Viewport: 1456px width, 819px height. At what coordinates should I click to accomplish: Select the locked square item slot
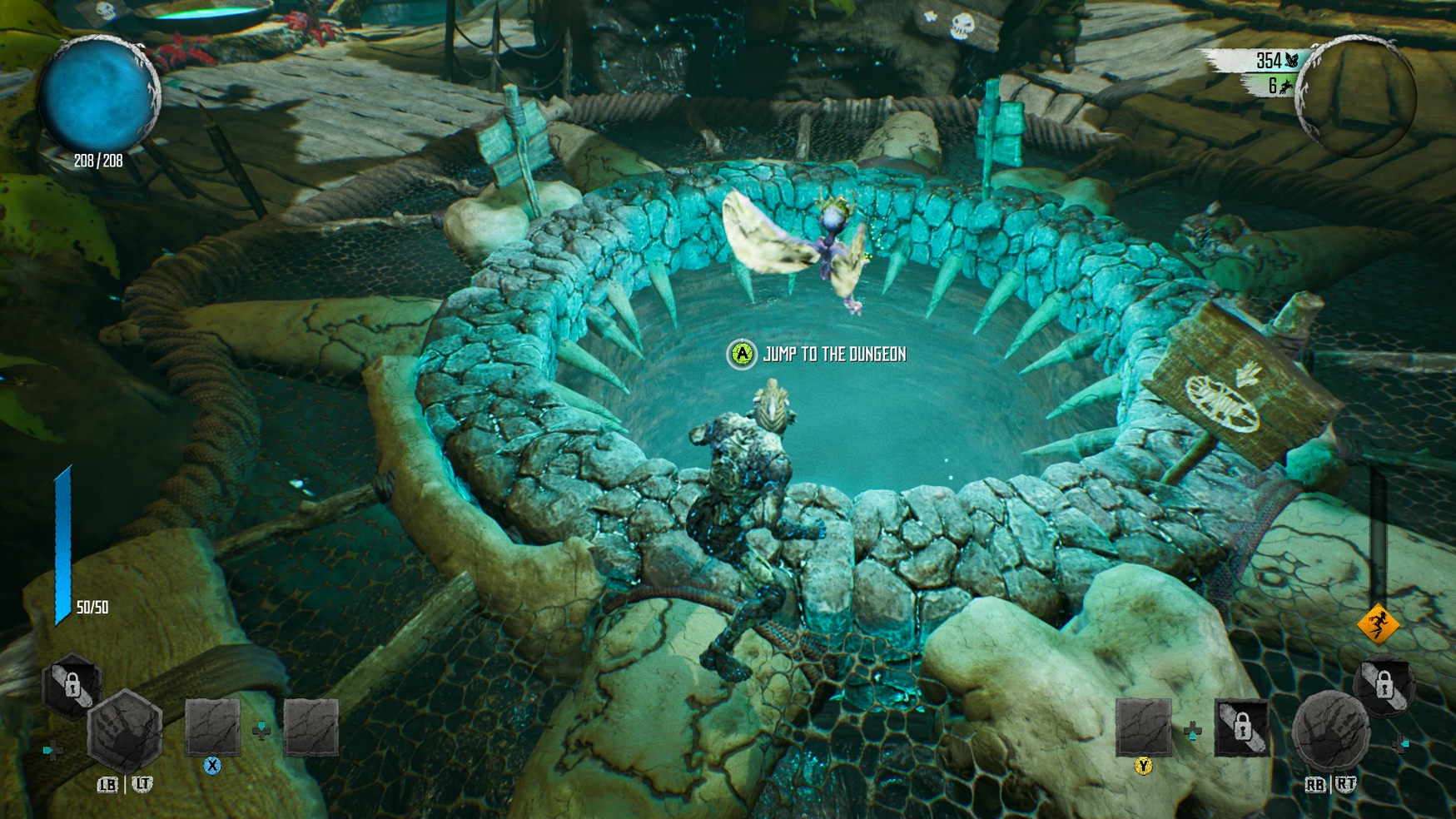[1241, 728]
